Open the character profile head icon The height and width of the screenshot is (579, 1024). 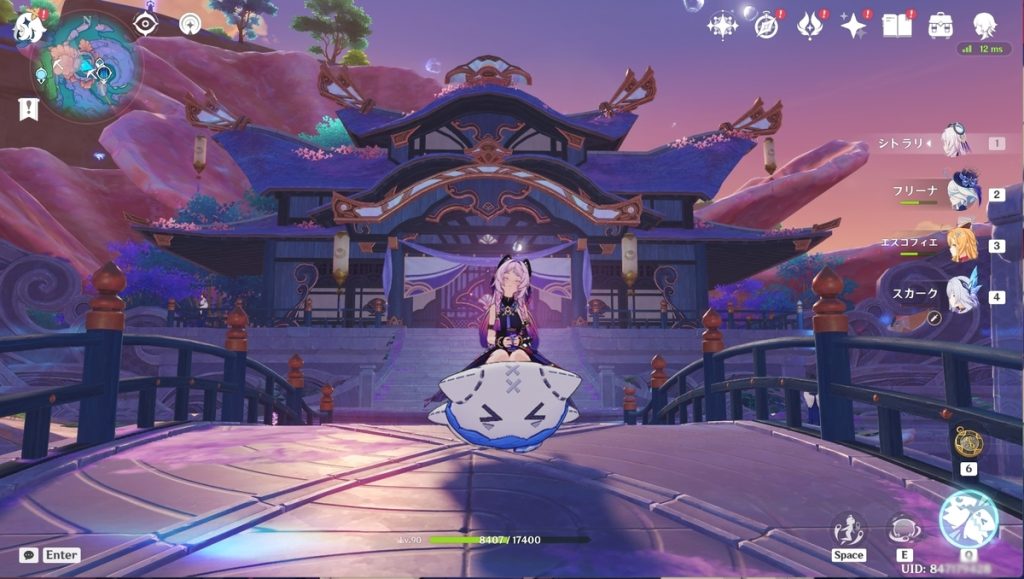[984, 25]
